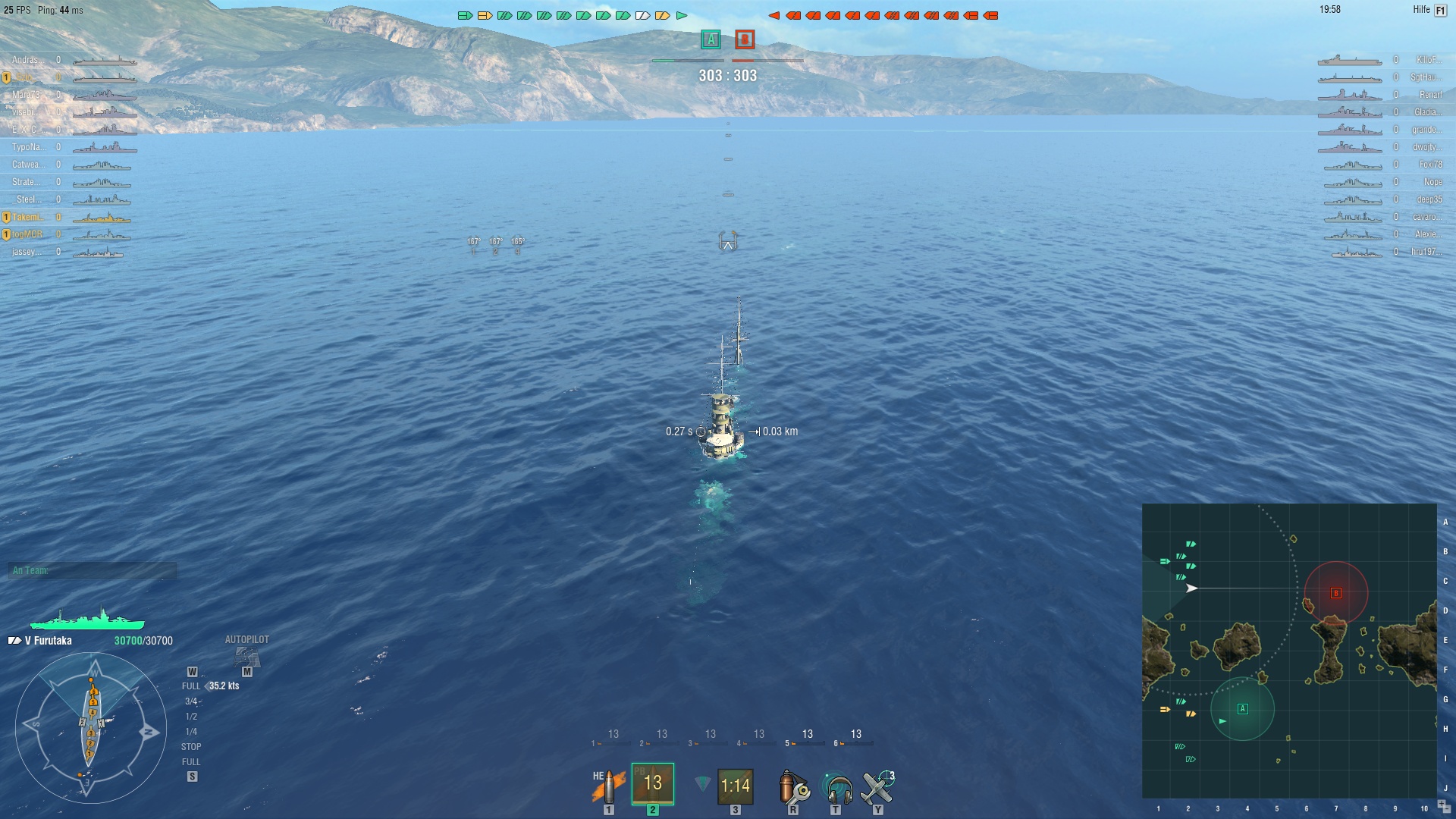
Task: Select player Mara73 in the ally list
Action: tap(27, 95)
